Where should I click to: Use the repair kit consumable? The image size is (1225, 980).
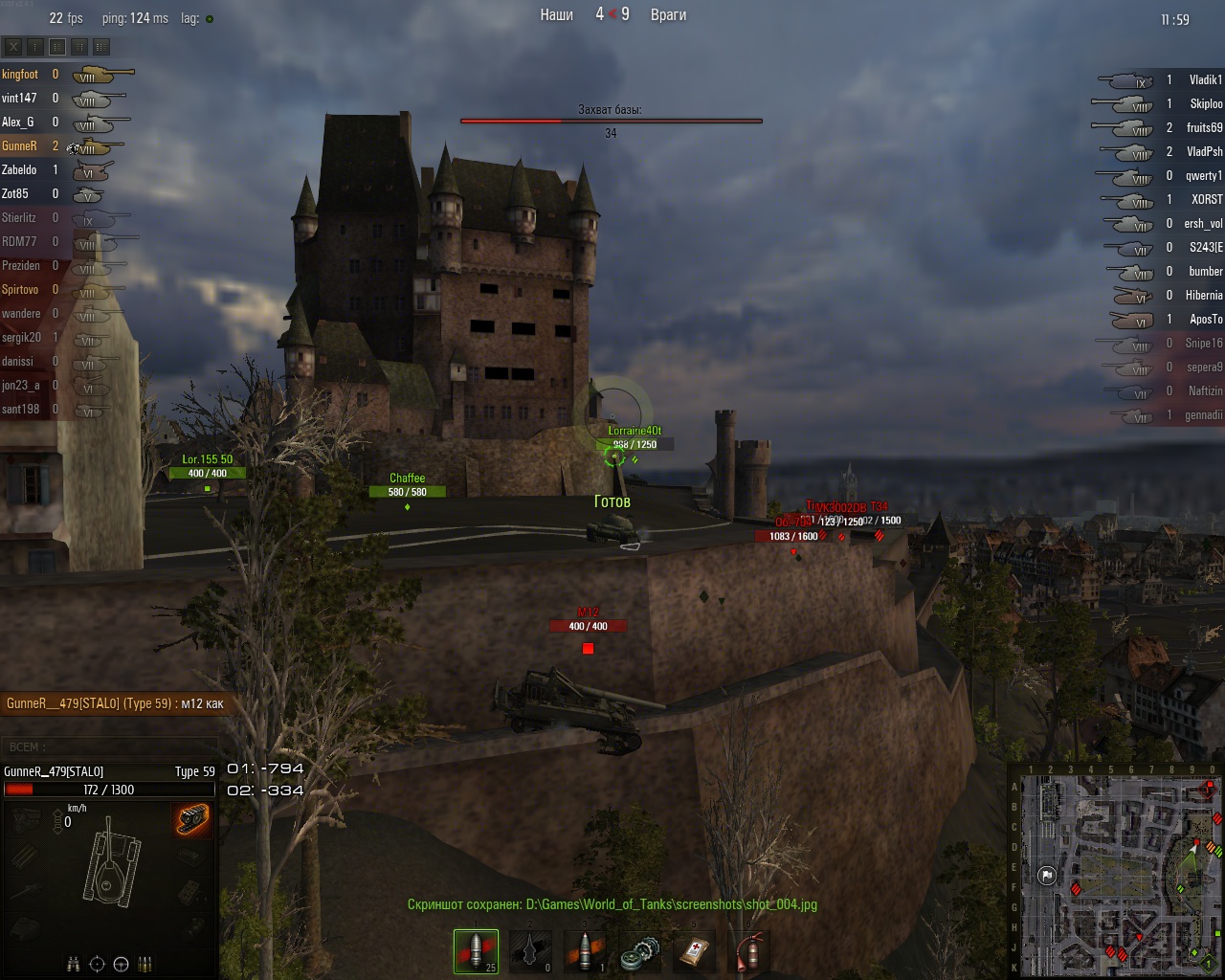pyautogui.click(x=639, y=951)
